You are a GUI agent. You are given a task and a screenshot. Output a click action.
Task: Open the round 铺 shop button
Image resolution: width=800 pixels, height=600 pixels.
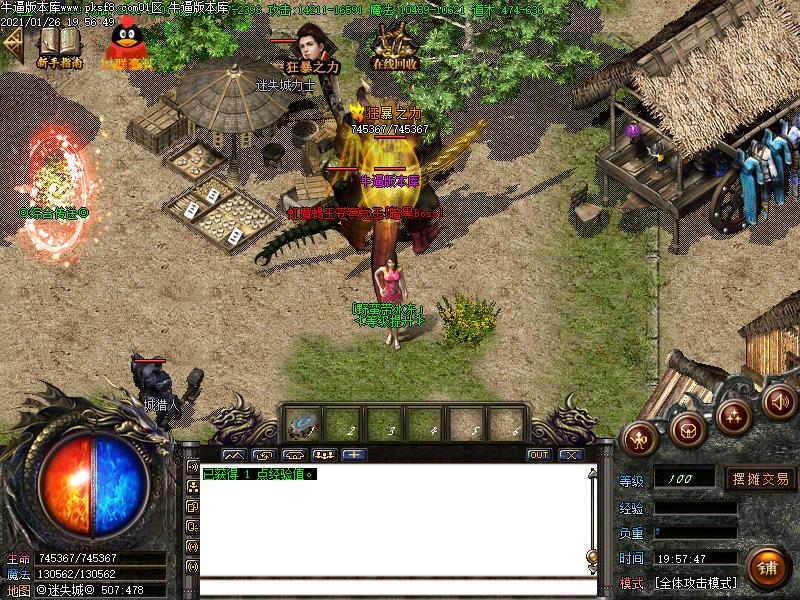tap(767, 567)
